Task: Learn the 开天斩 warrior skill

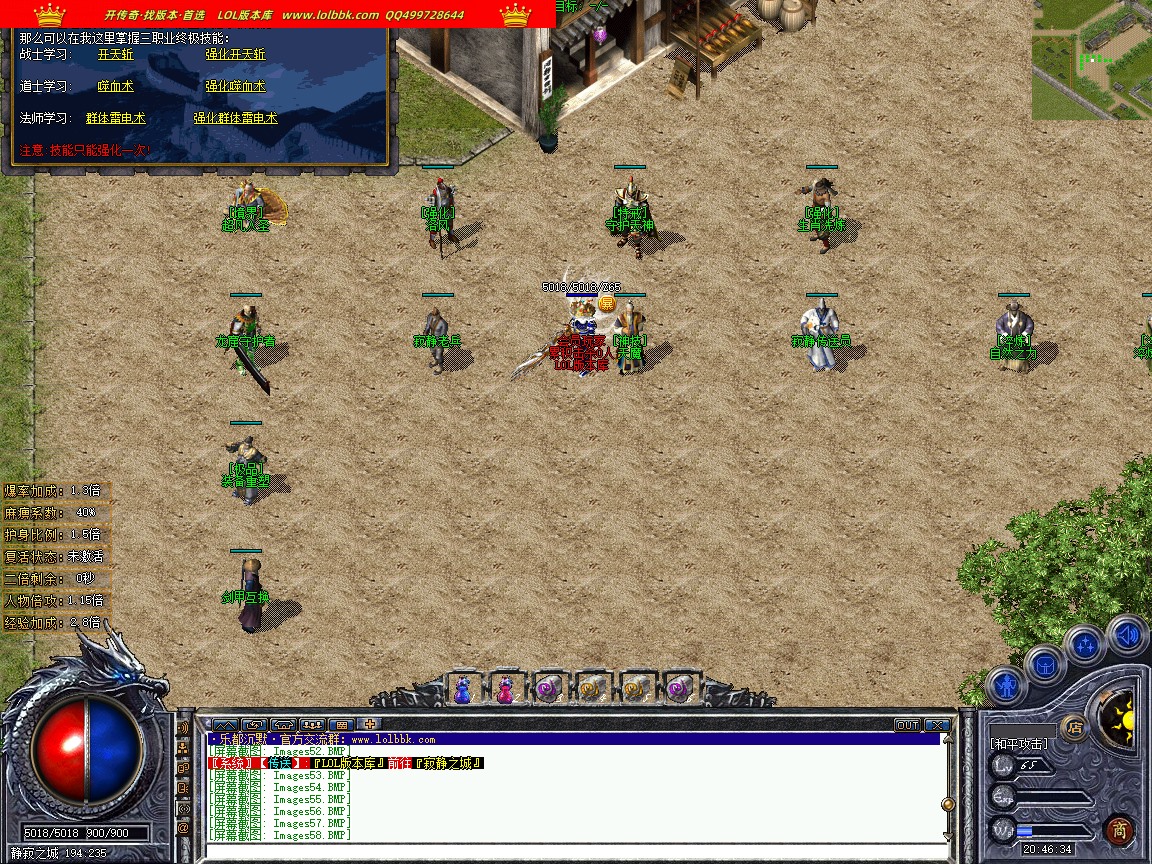Action: 115,55
